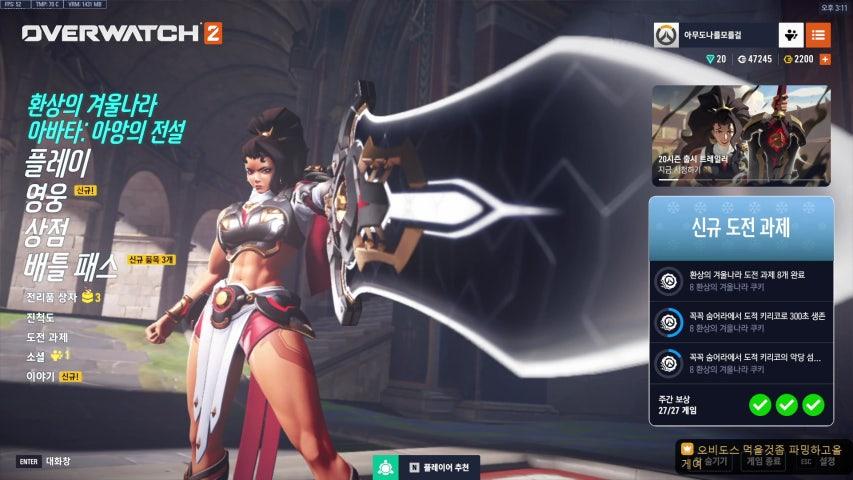This screenshot has height=480, width=853.
Task: Open 도전 과제 (Challenges) from the left menu
Action: tap(47, 336)
